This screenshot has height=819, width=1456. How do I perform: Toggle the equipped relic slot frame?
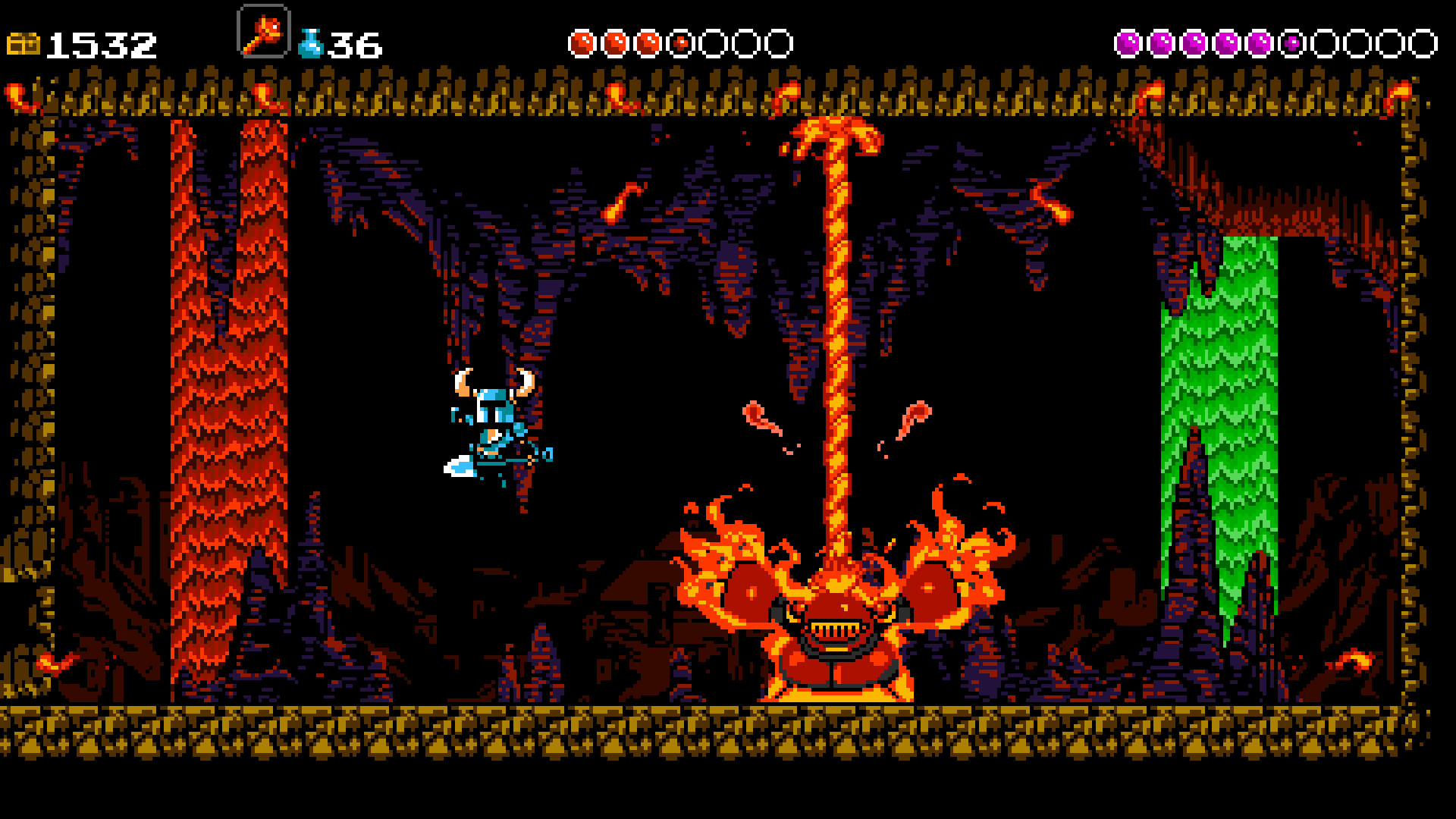[x=263, y=32]
